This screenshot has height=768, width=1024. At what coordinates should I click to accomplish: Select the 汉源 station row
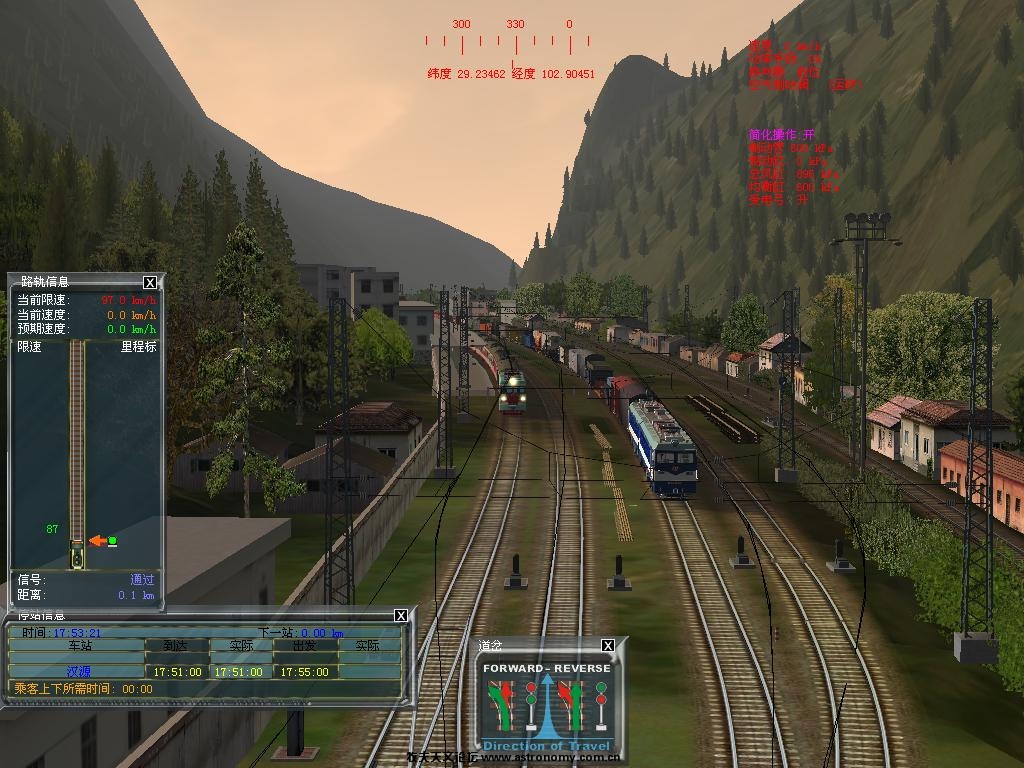(x=78, y=672)
